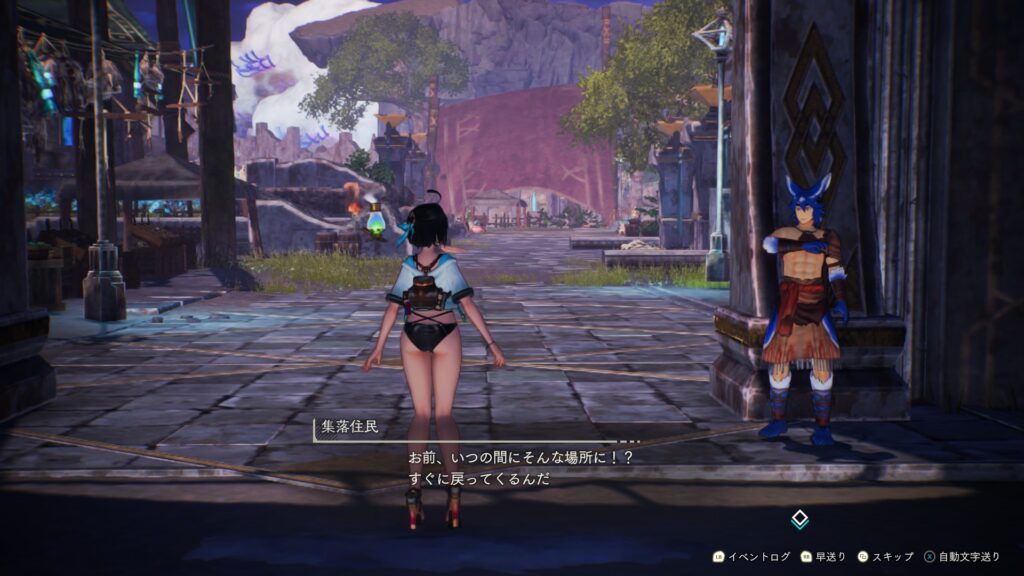
Task: Skip the scene with スキップ
Action: coord(884,556)
